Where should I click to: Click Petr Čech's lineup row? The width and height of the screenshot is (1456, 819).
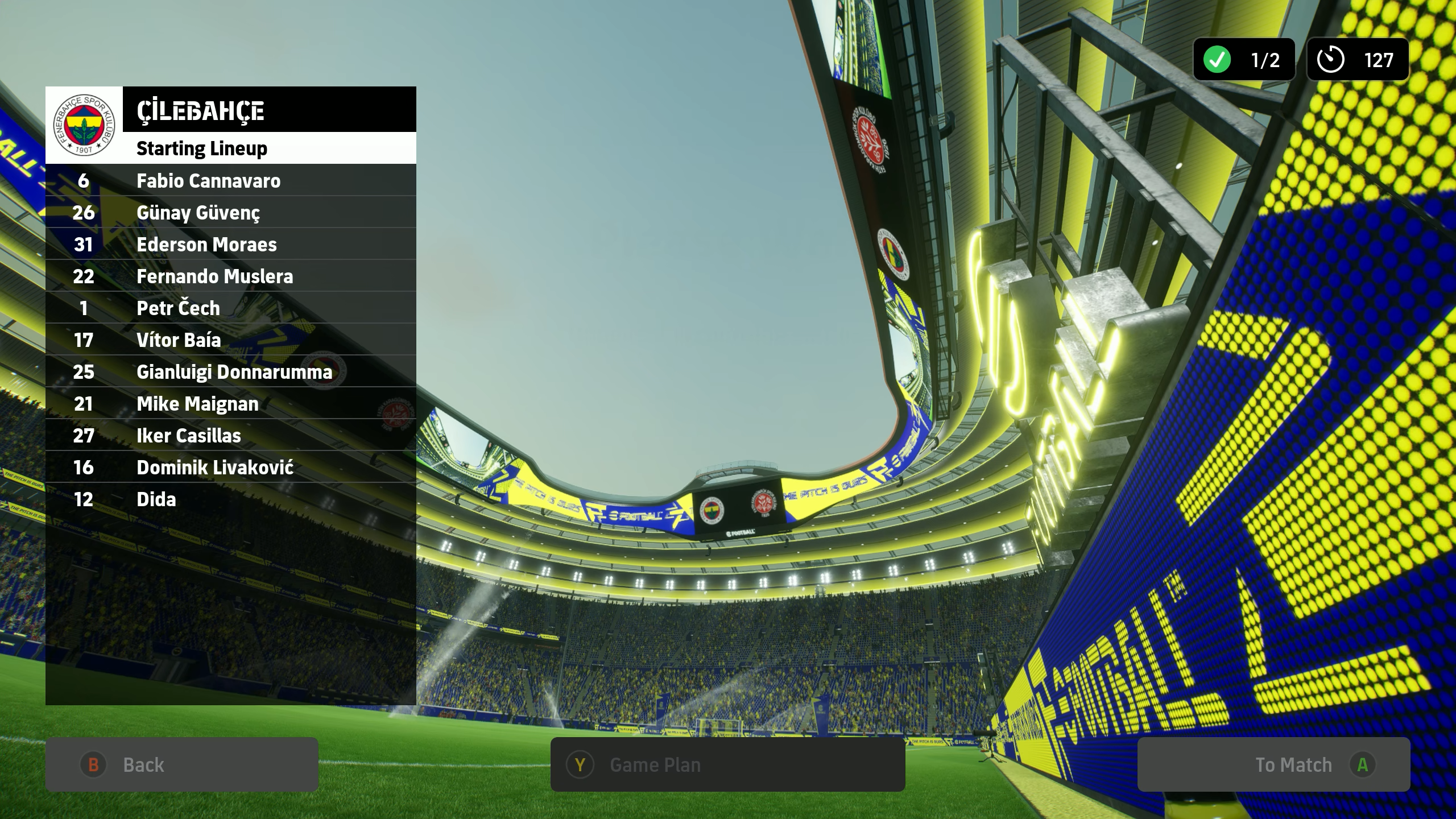231,308
